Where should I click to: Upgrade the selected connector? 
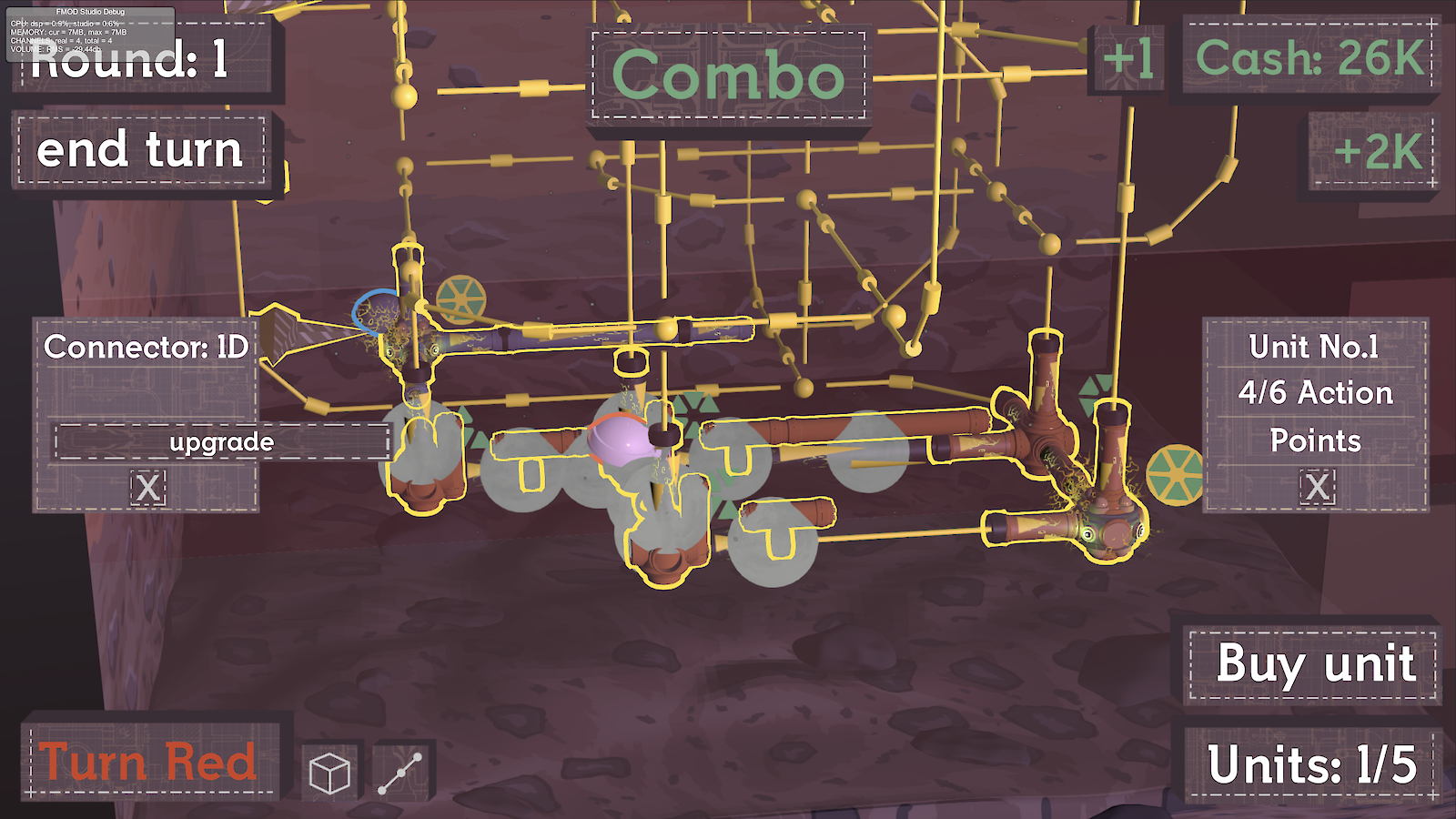(x=222, y=442)
